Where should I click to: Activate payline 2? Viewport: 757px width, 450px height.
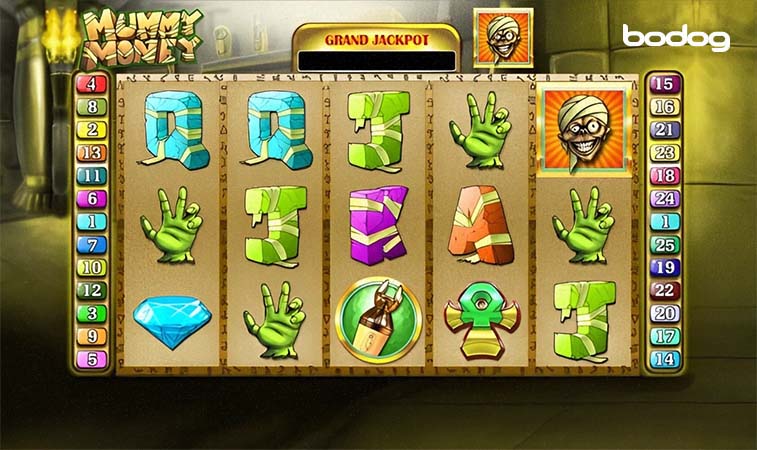pos(91,130)
